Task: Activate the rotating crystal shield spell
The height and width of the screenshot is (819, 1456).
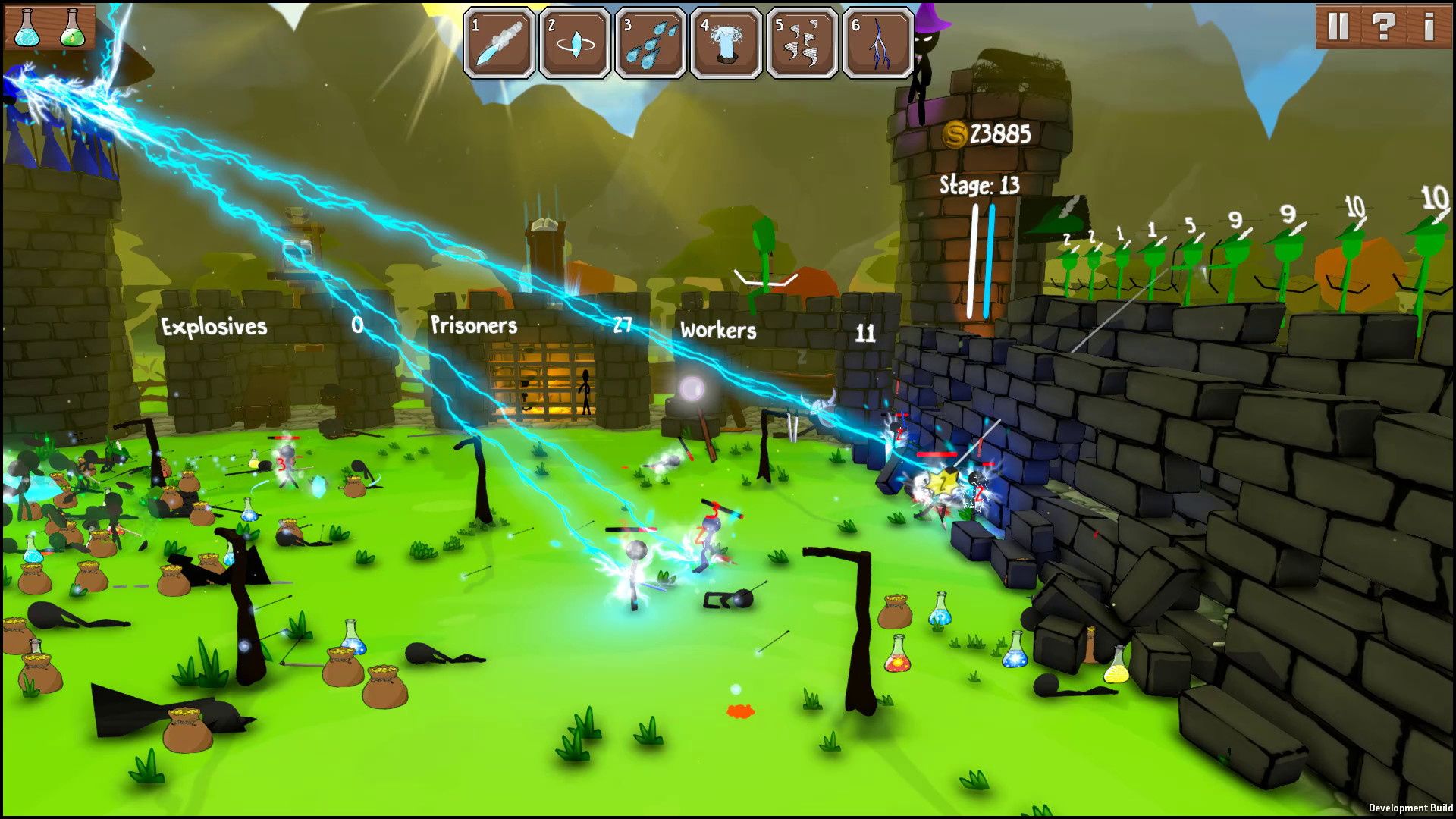Action: coord(575,42)
